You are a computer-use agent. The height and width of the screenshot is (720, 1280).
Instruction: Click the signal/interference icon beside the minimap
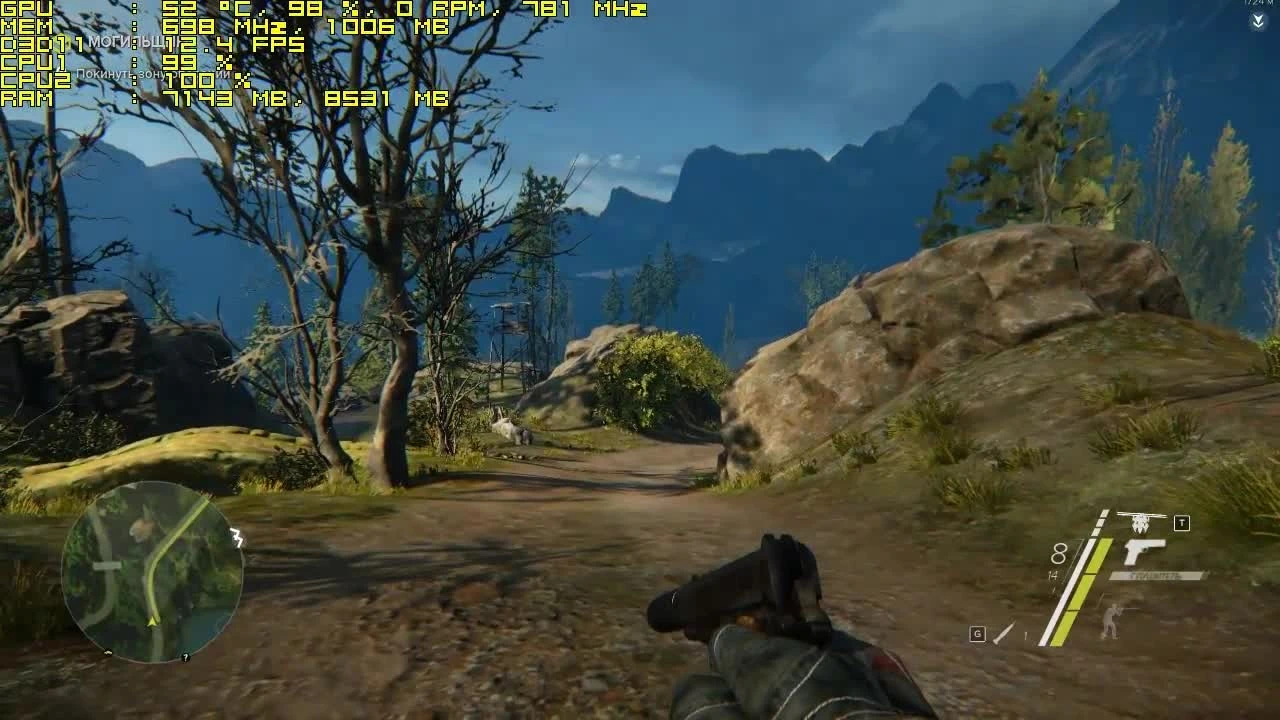[x=236, y=537]
